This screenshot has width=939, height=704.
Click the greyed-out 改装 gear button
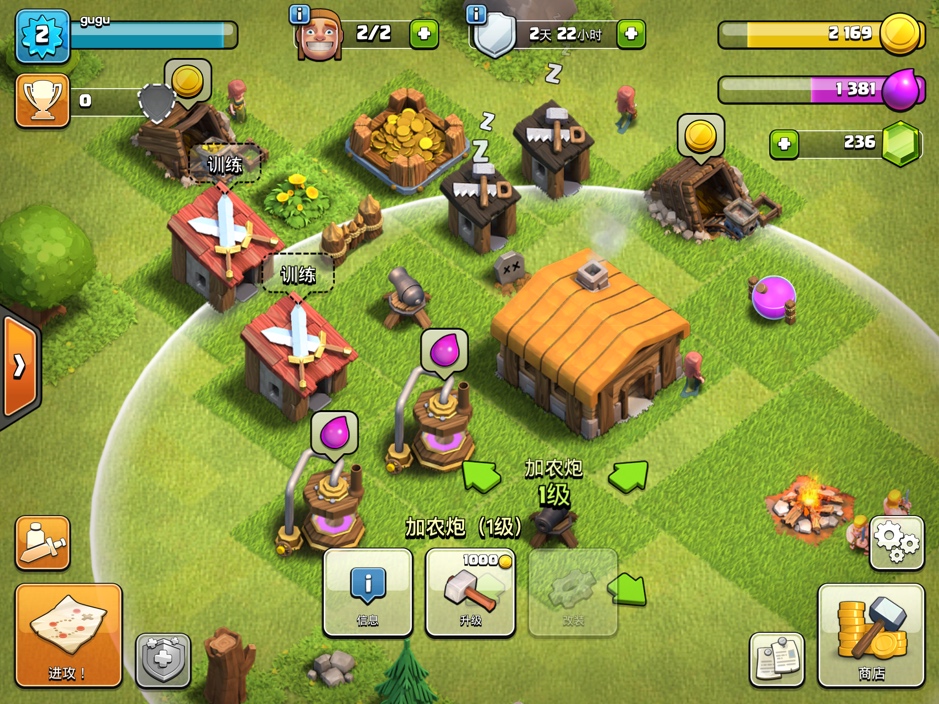point(573,592)
